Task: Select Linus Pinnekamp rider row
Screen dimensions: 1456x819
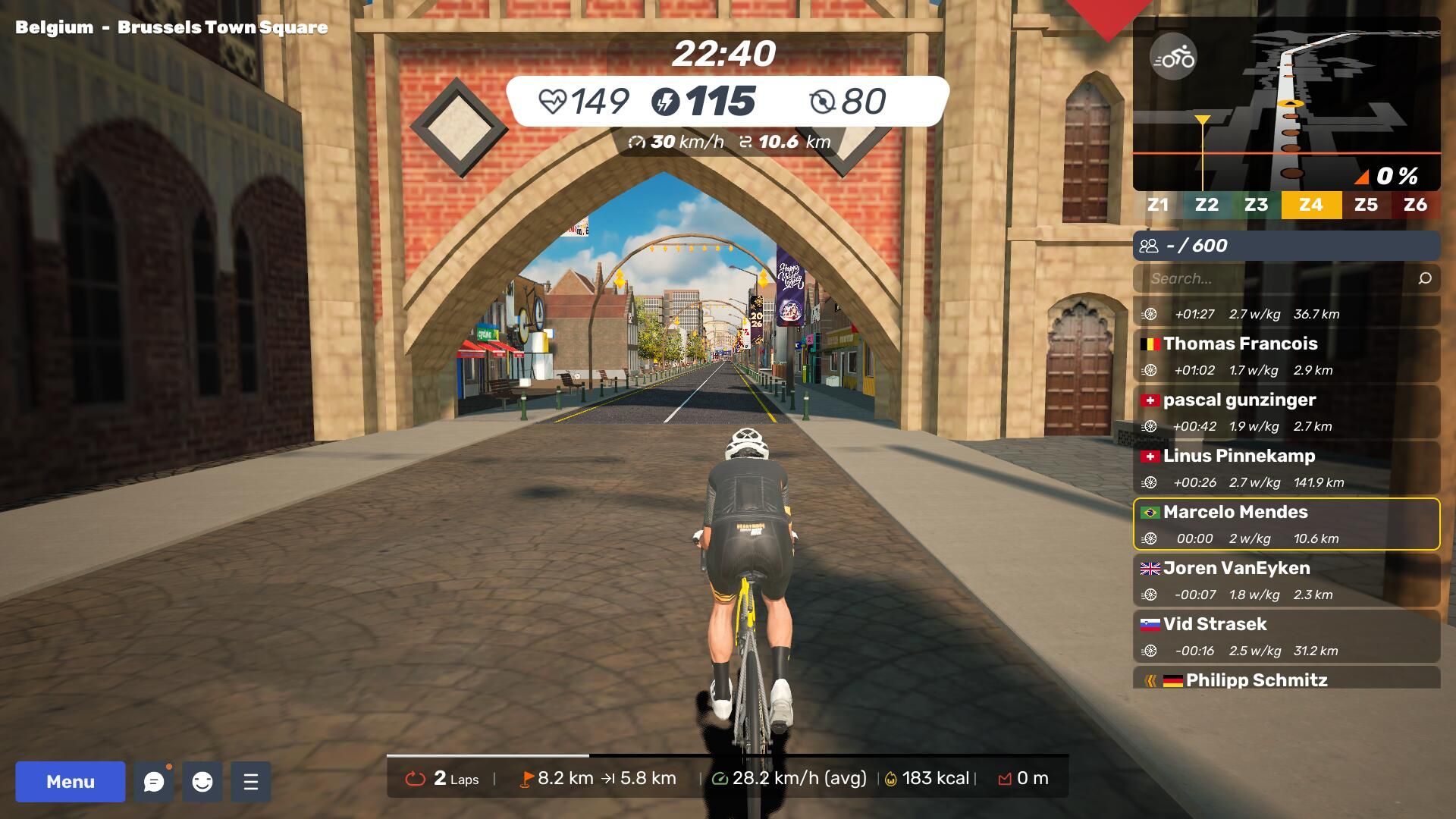Action: (1286, 468)
